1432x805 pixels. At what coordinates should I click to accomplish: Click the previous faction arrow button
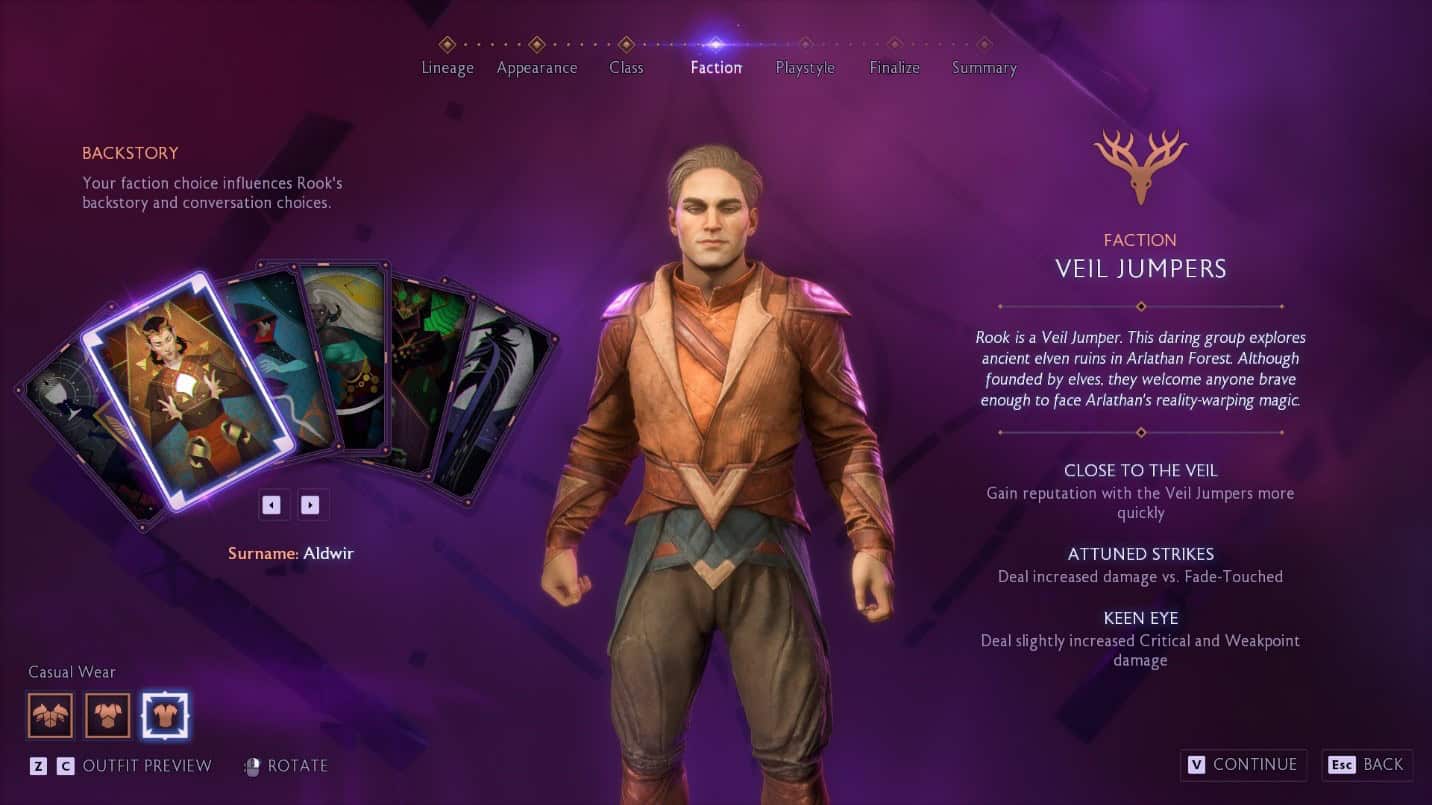coord(271,505)
